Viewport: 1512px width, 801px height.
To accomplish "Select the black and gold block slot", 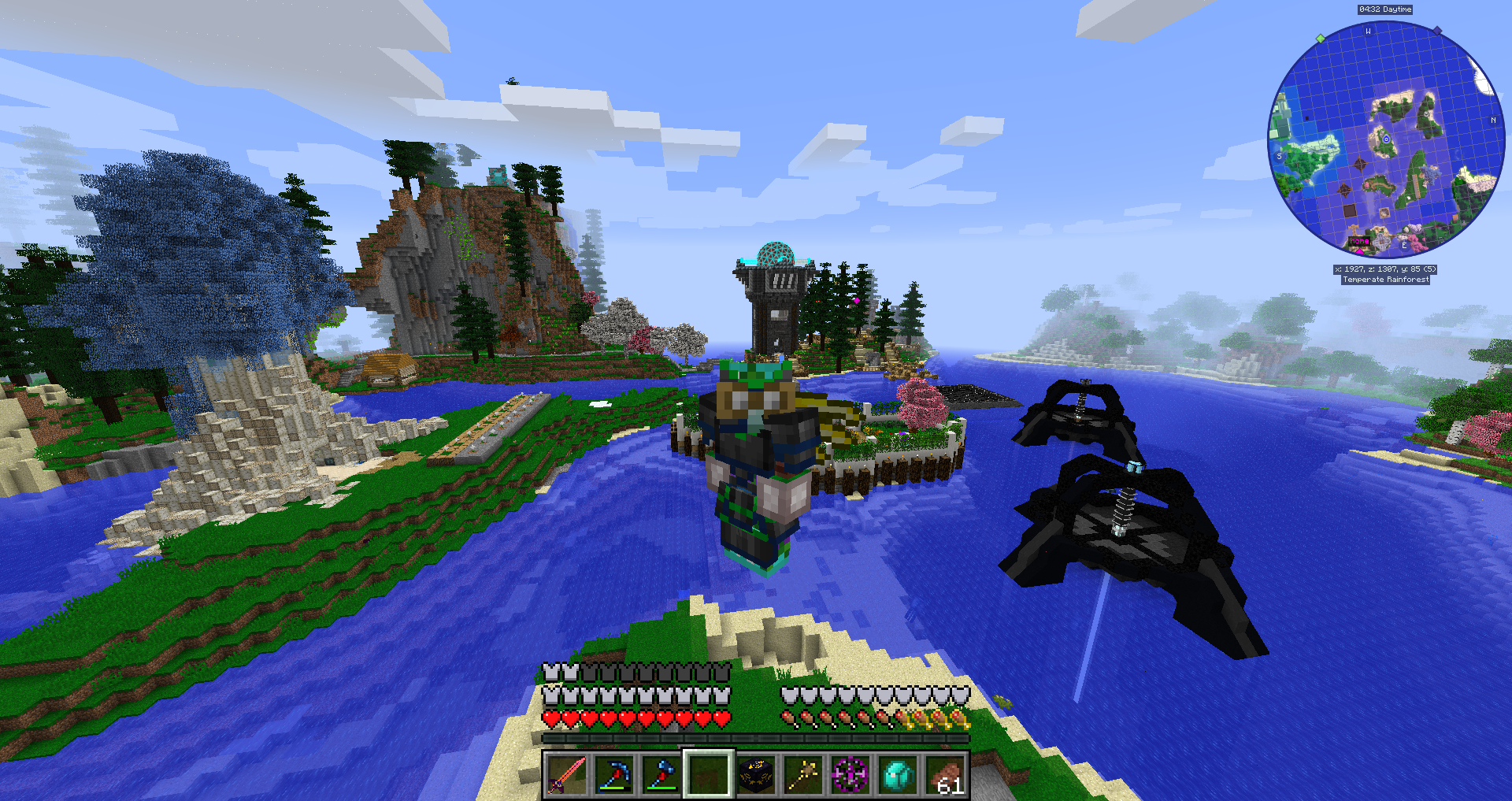I will point(756,775).
